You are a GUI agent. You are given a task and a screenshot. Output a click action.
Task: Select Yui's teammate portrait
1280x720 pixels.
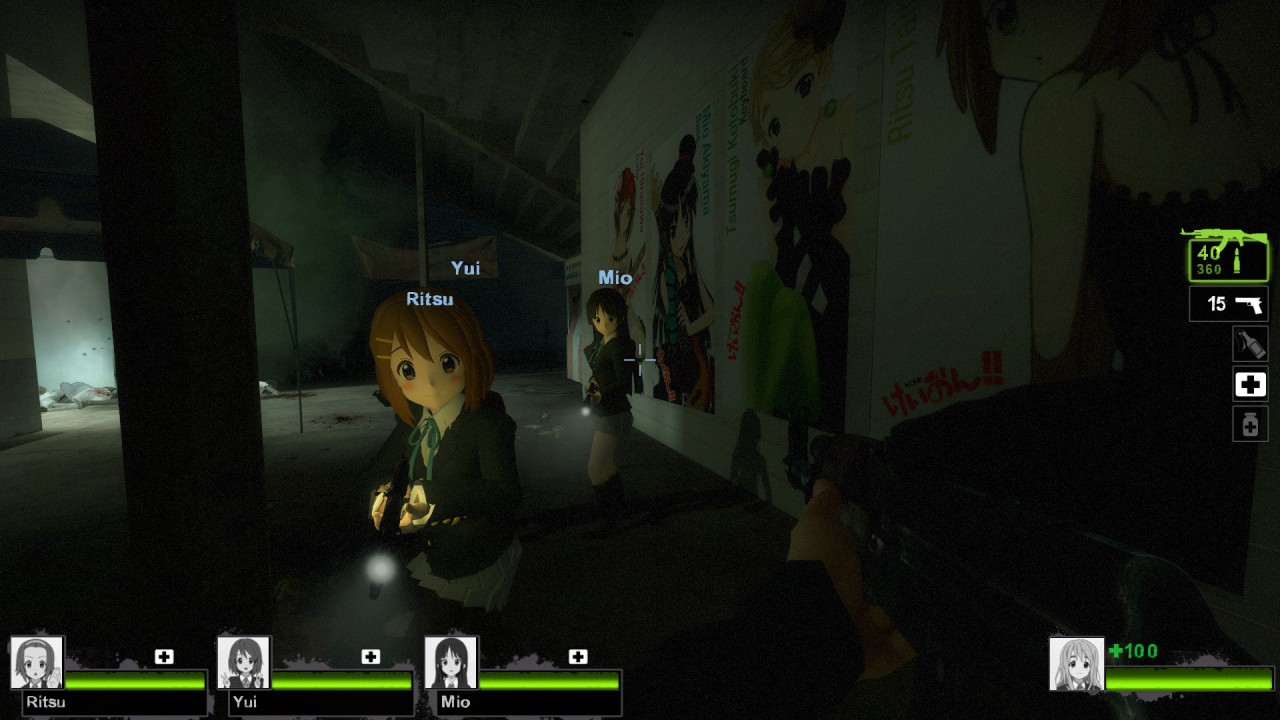click(244, 663)
